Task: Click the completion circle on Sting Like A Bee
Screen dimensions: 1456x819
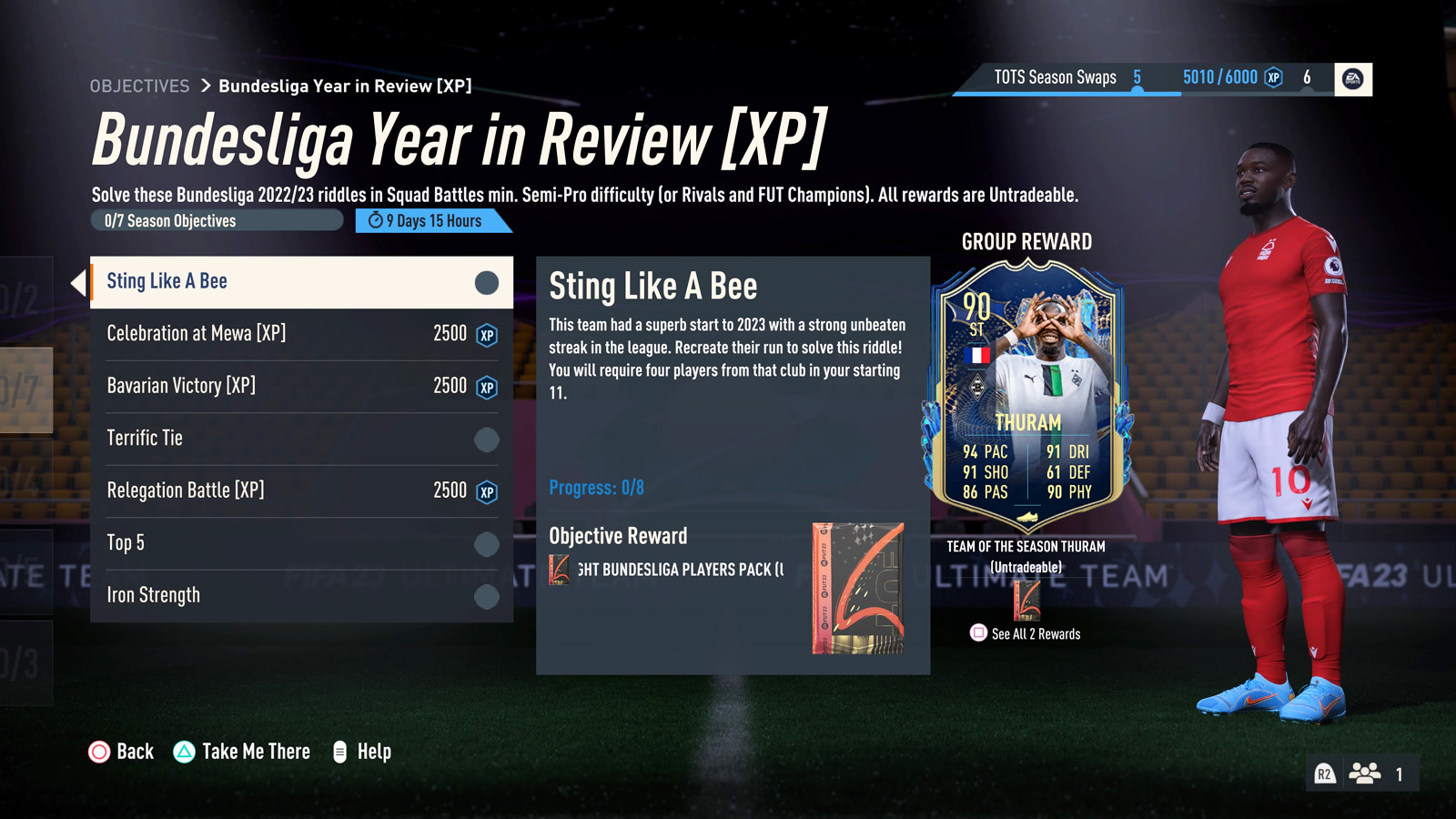Action: pyautogui.click(x=485, y=281)
